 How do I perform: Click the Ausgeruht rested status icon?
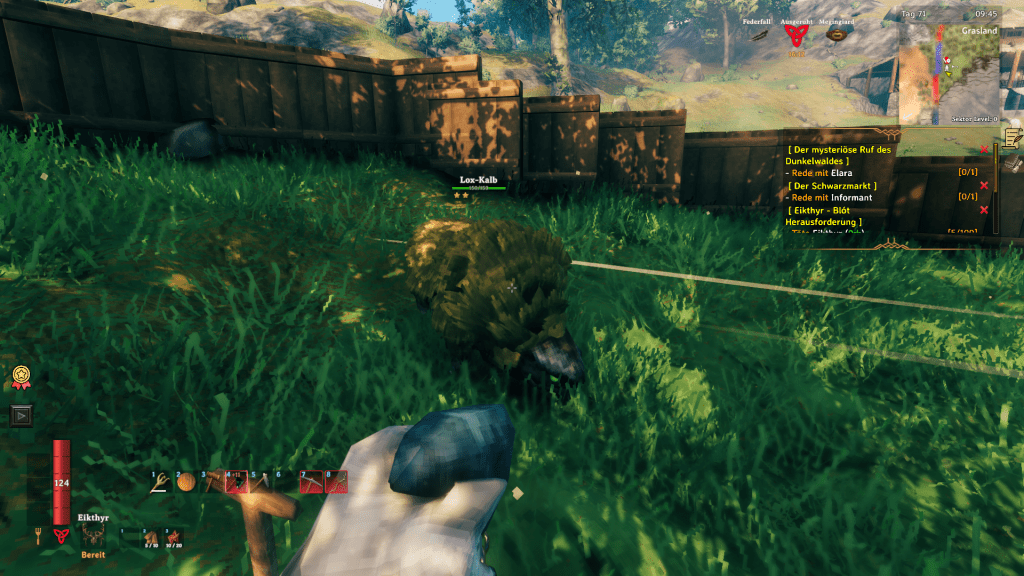click(x=796, y=37)
